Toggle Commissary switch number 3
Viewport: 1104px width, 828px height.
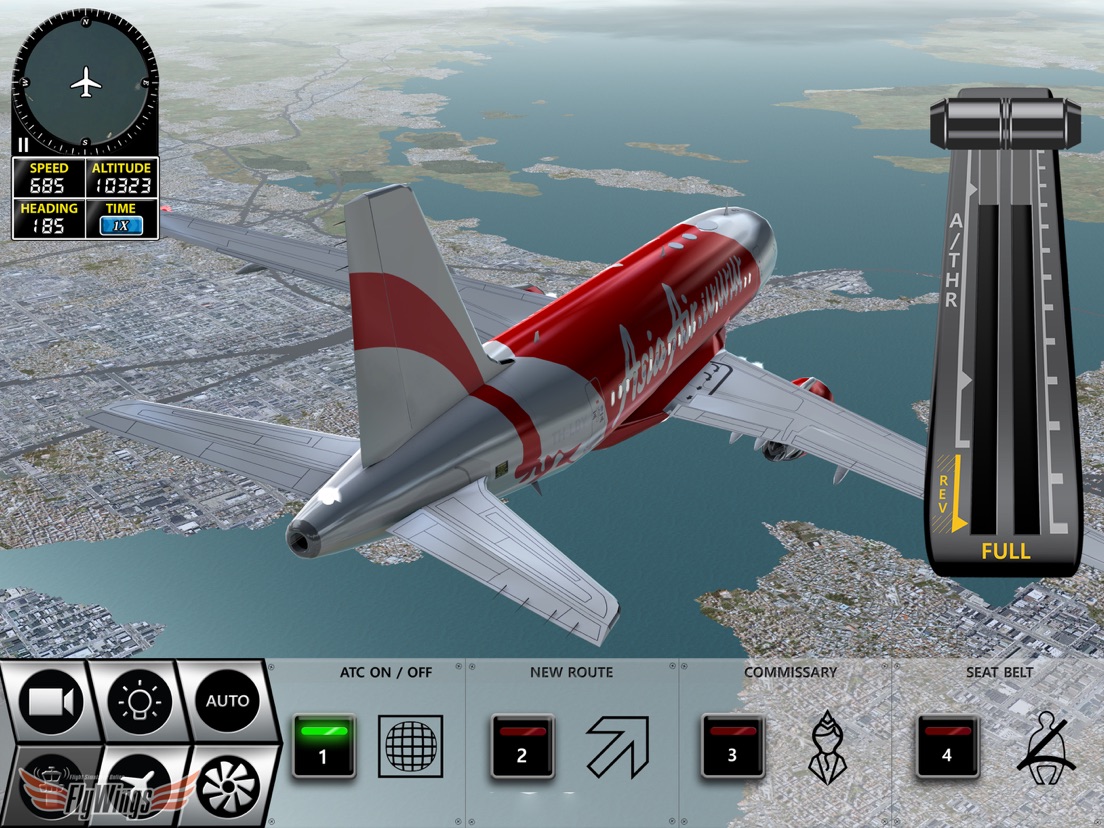[732, 746]
